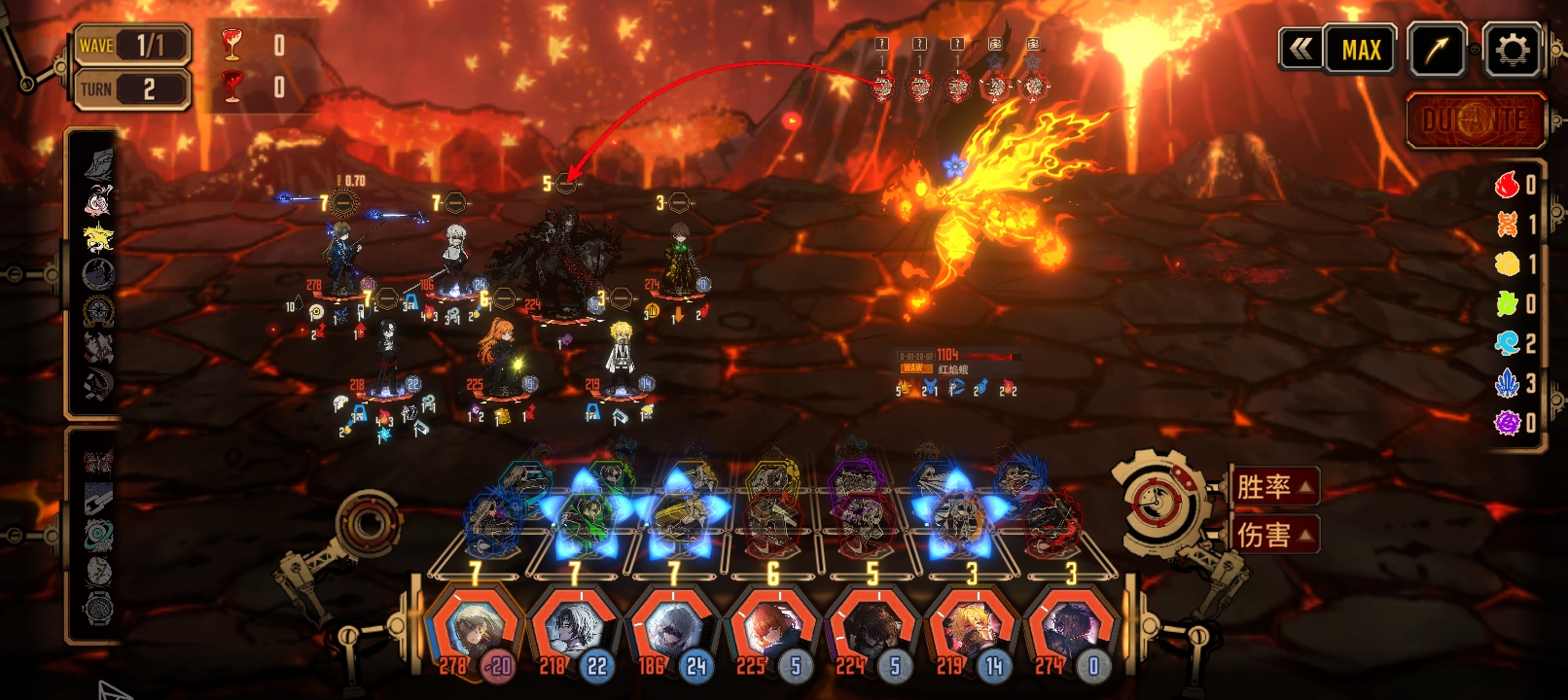Activate the red Durante button
The image size is (1568, 700).
pos(1475,121)
